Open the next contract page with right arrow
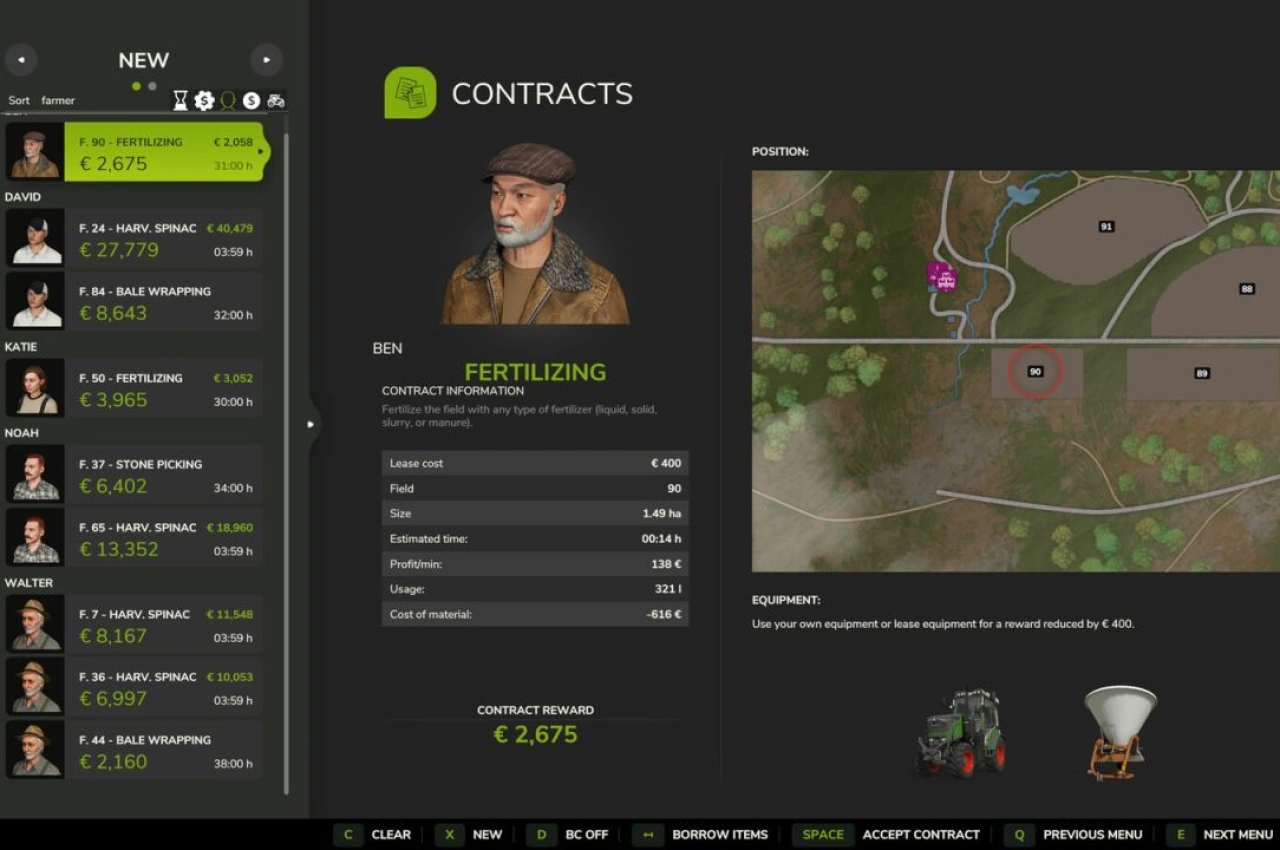The image size is (1280, 850). (x=266, y=60)
